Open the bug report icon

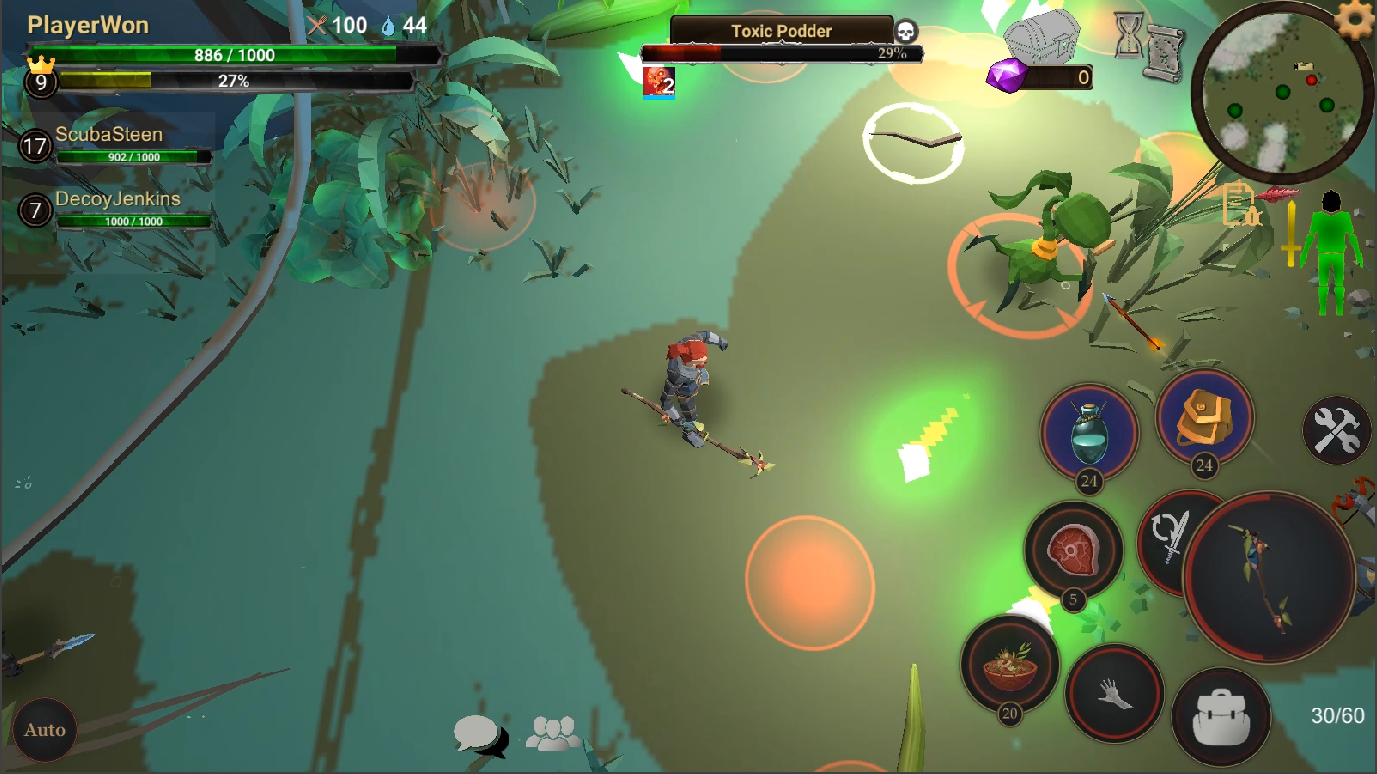coord(1240,205)
